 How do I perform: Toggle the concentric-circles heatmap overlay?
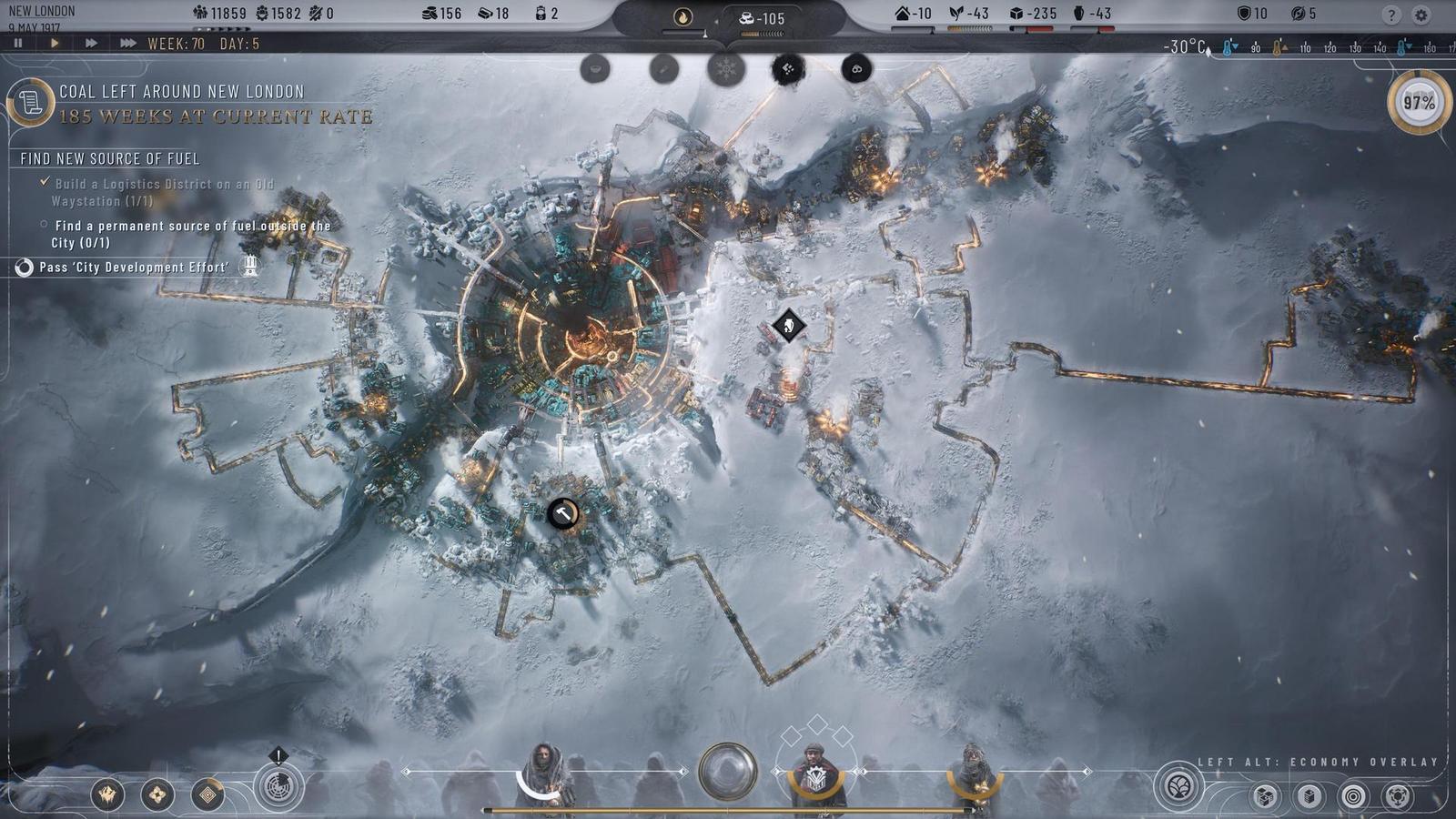1355,795
